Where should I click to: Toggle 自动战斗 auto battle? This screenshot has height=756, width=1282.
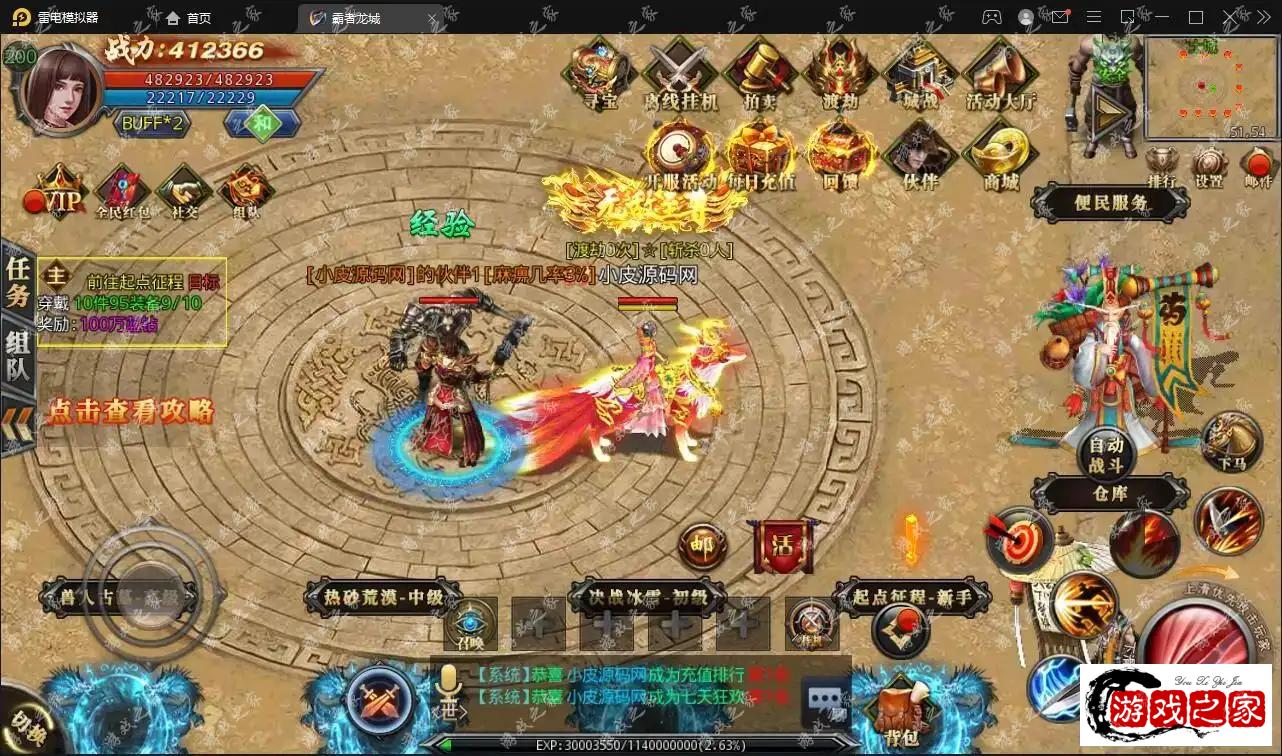(1105, 456)
